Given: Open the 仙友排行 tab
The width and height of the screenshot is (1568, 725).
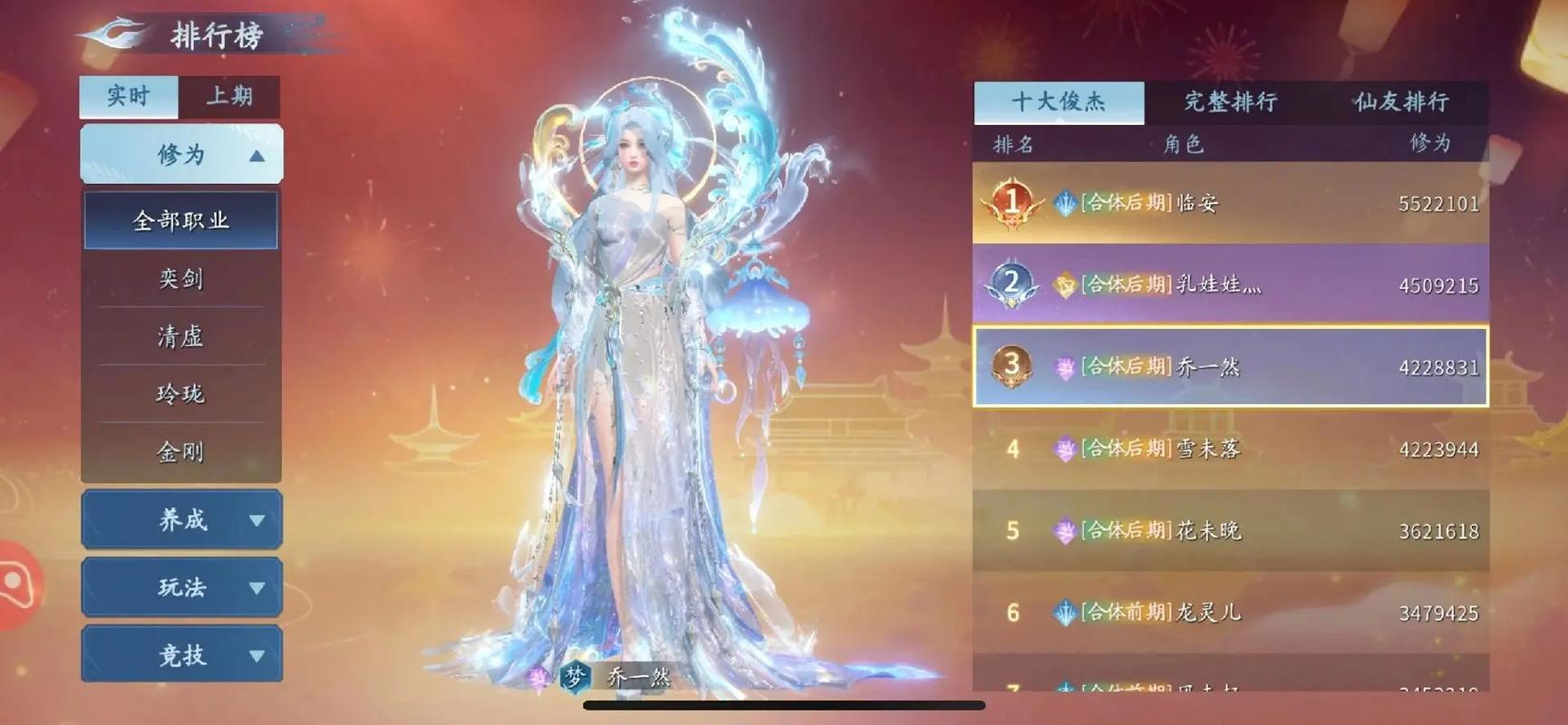Looking at the screenshot, I should (x=1401, y=101).
